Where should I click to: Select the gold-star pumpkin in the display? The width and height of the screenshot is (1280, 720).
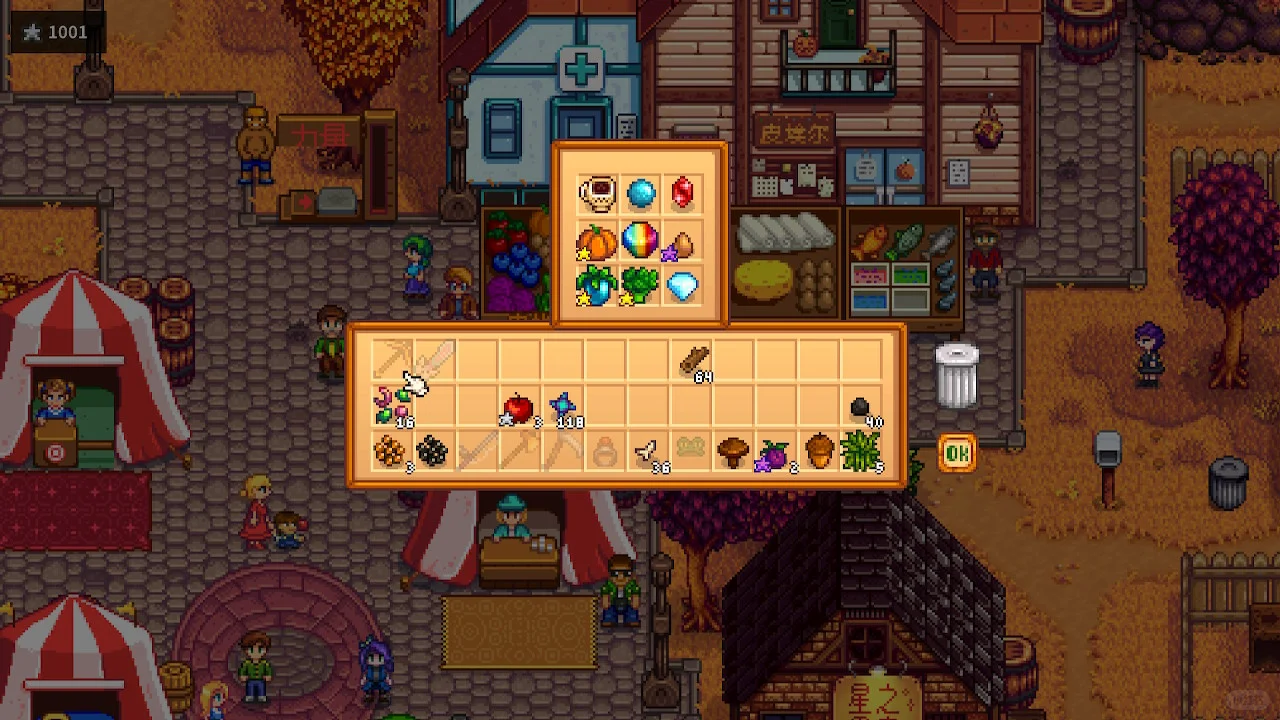pyautogui.click(x=596, y=242)
